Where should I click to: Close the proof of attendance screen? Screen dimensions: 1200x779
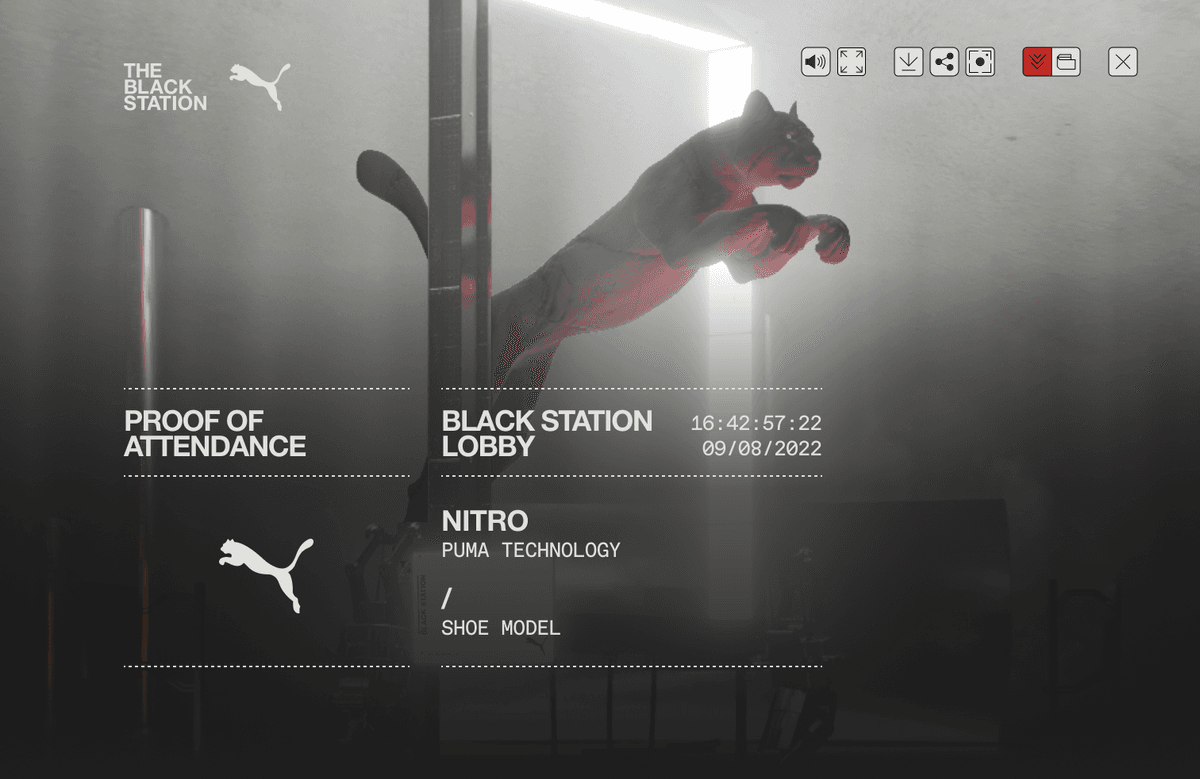[x=1123, y=62]
